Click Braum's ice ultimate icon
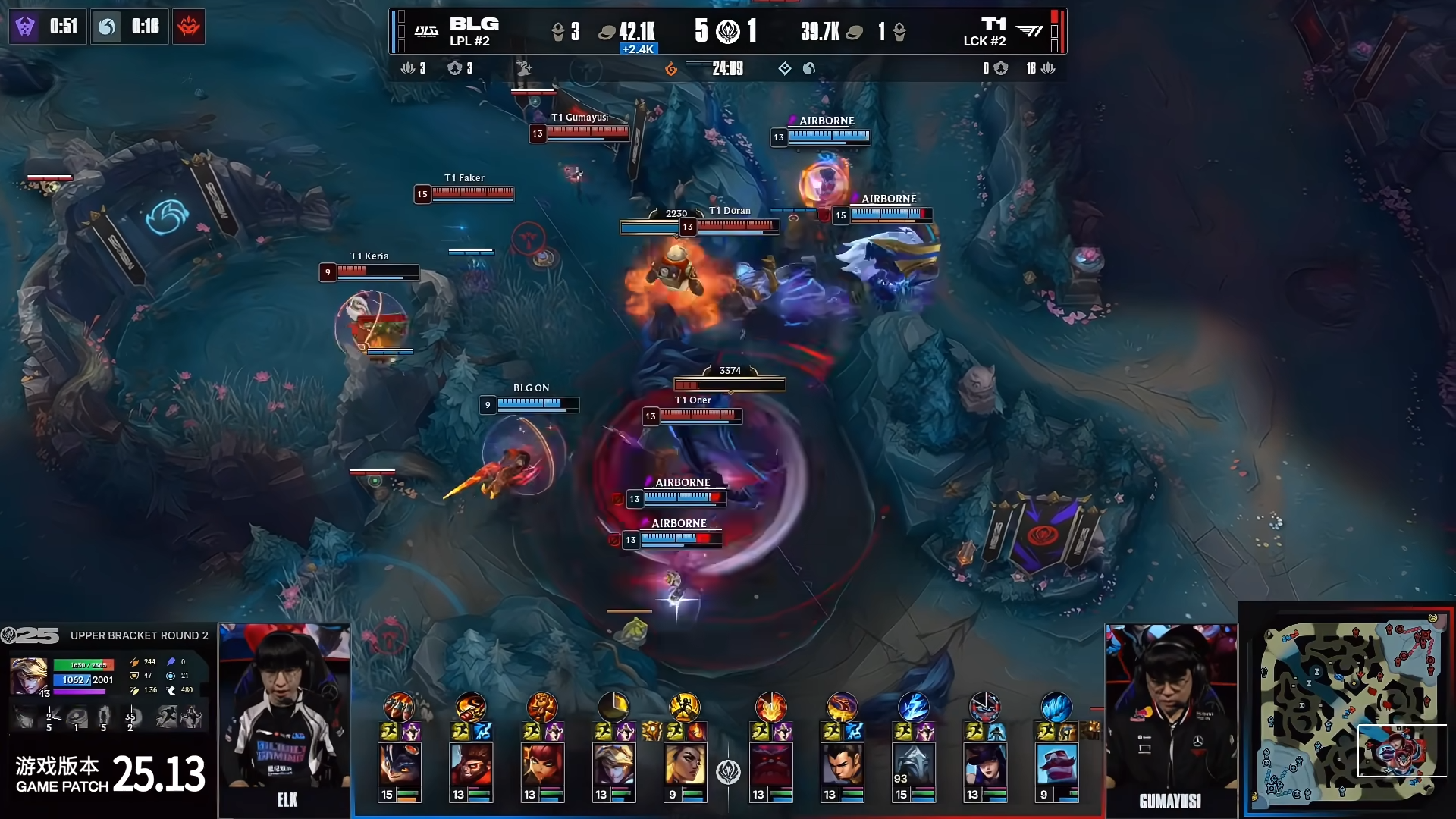This screenshot has height=819, width=1456. (x=1056, y=707)
